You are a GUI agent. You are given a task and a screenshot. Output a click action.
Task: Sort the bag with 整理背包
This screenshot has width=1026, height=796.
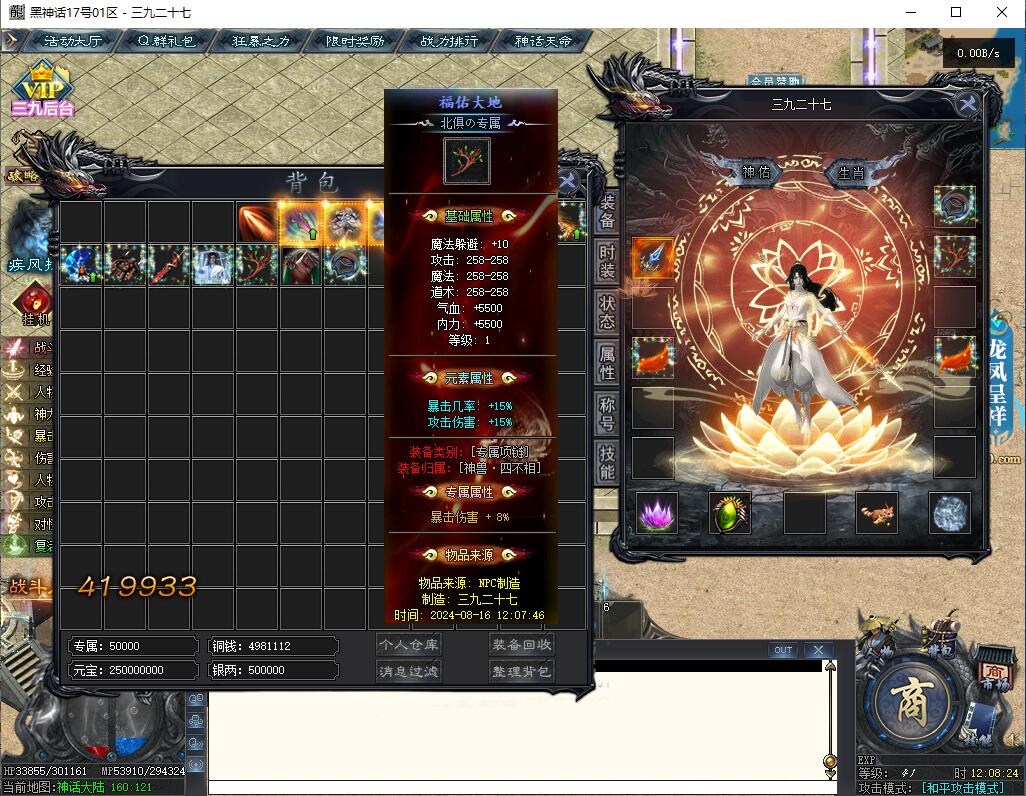521,671
